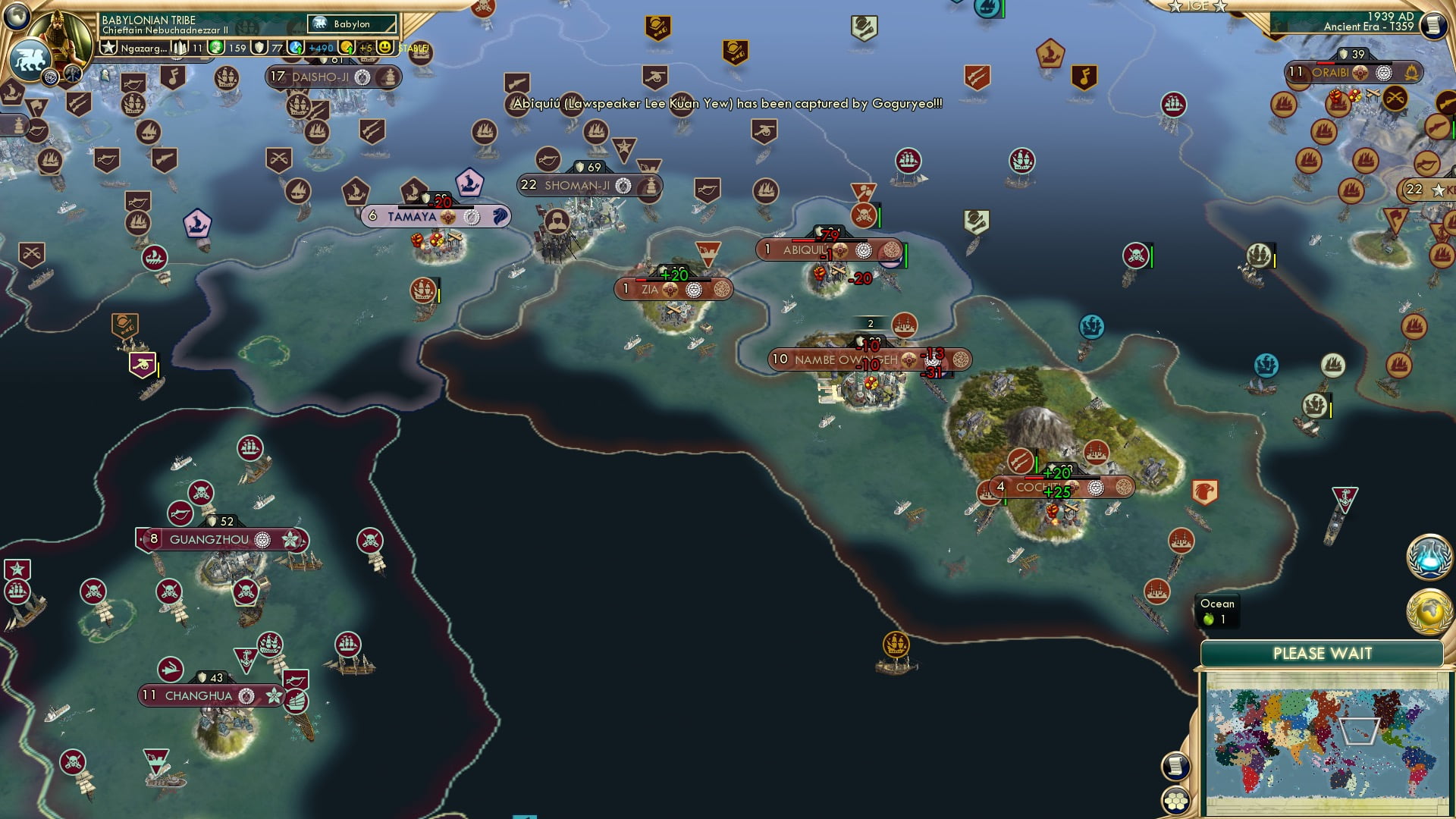Open the notification log scroll icon

pos(1176,767)
